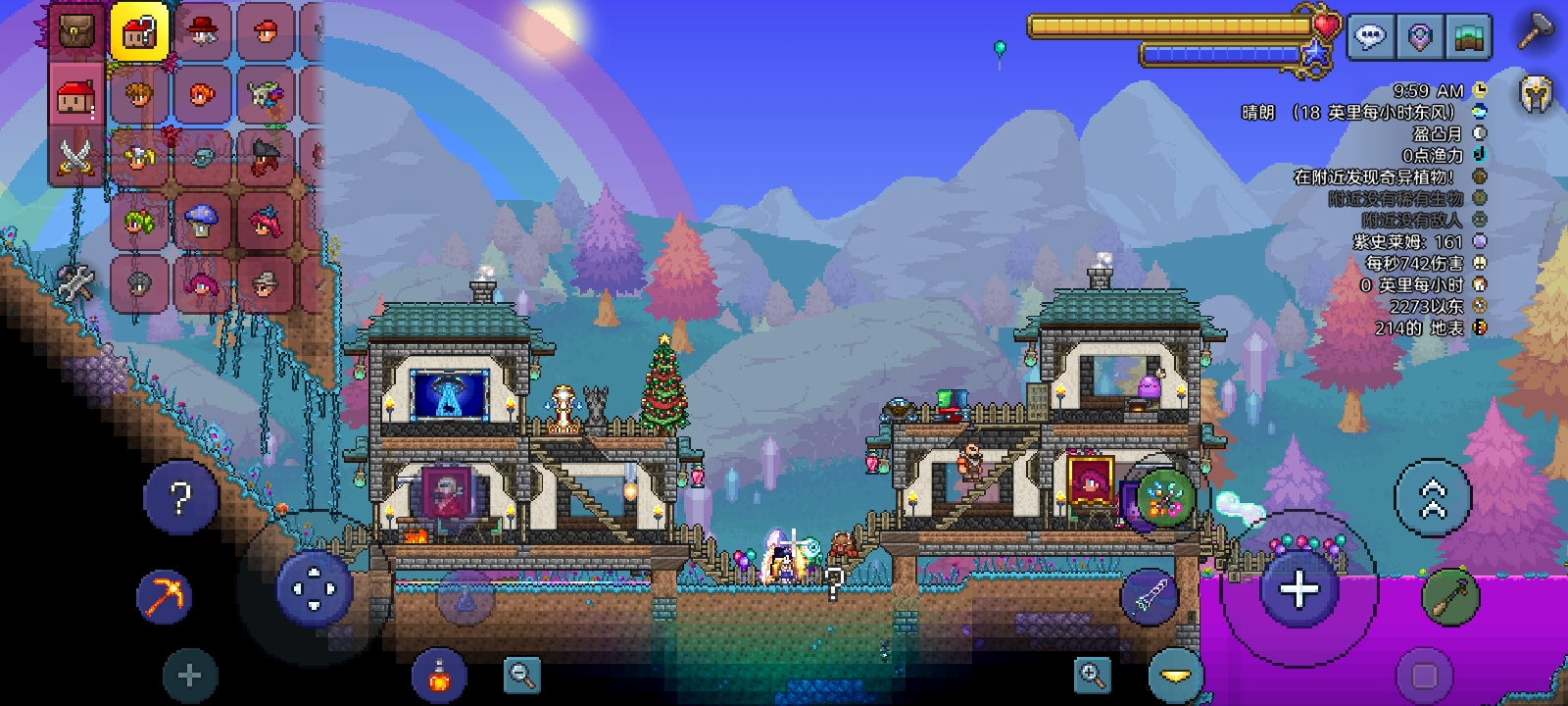Use the quick heal potion button
The height and width of the screenshot is (706, 1568).
440,675
